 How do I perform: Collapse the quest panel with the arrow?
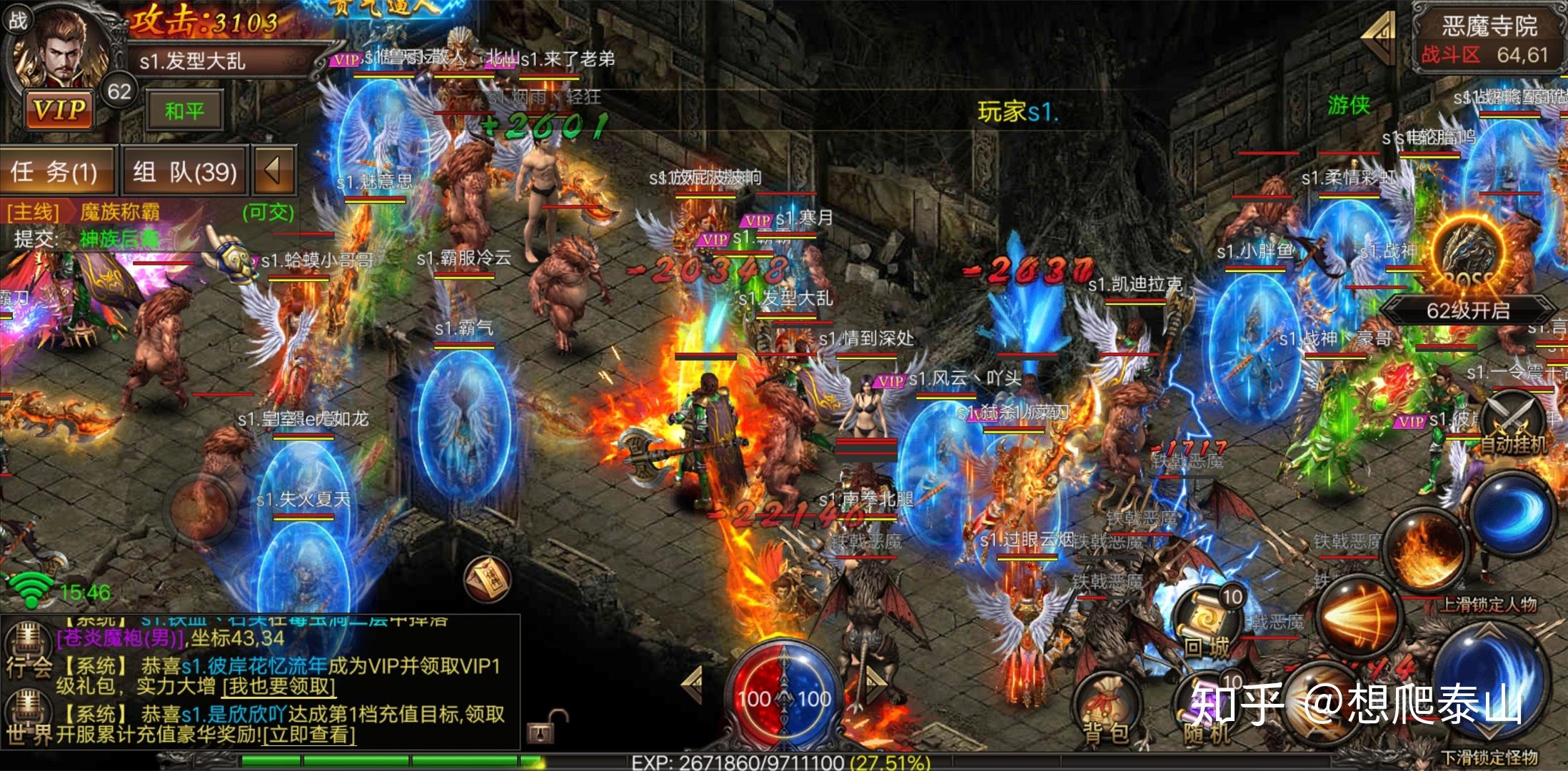[272, 171]
